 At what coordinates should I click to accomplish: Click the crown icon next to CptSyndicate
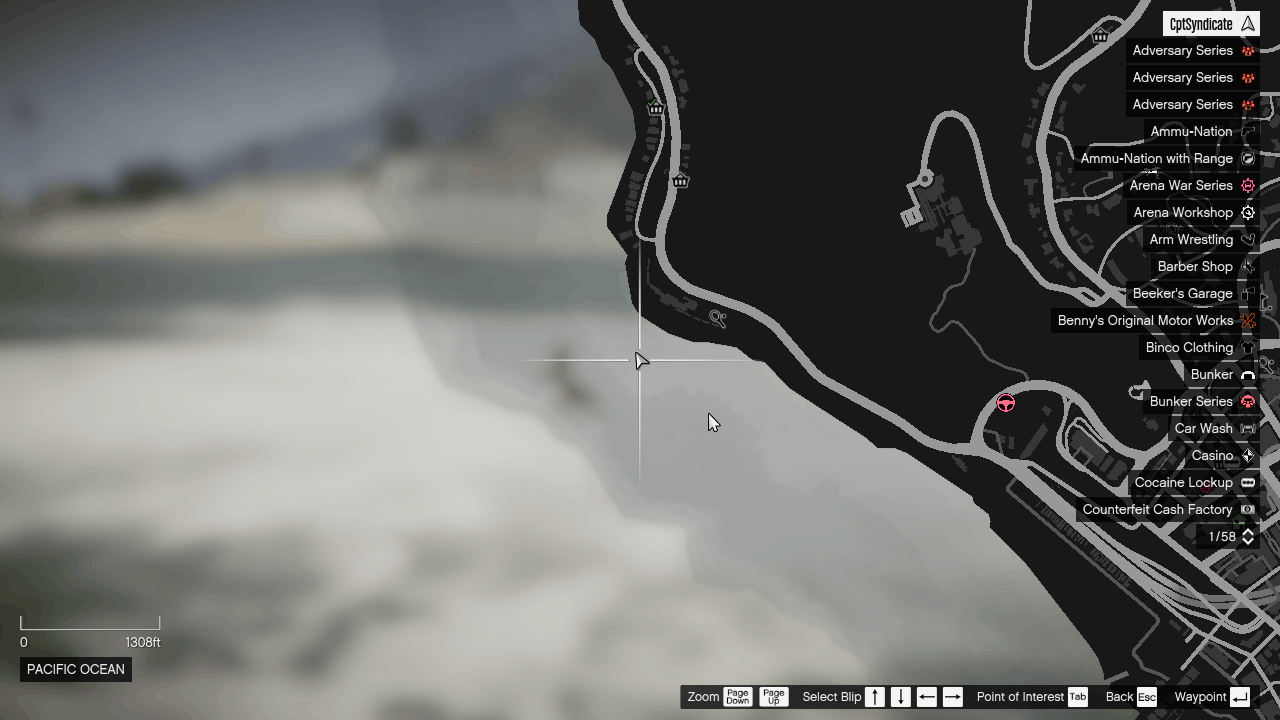tap(1247, 23)
